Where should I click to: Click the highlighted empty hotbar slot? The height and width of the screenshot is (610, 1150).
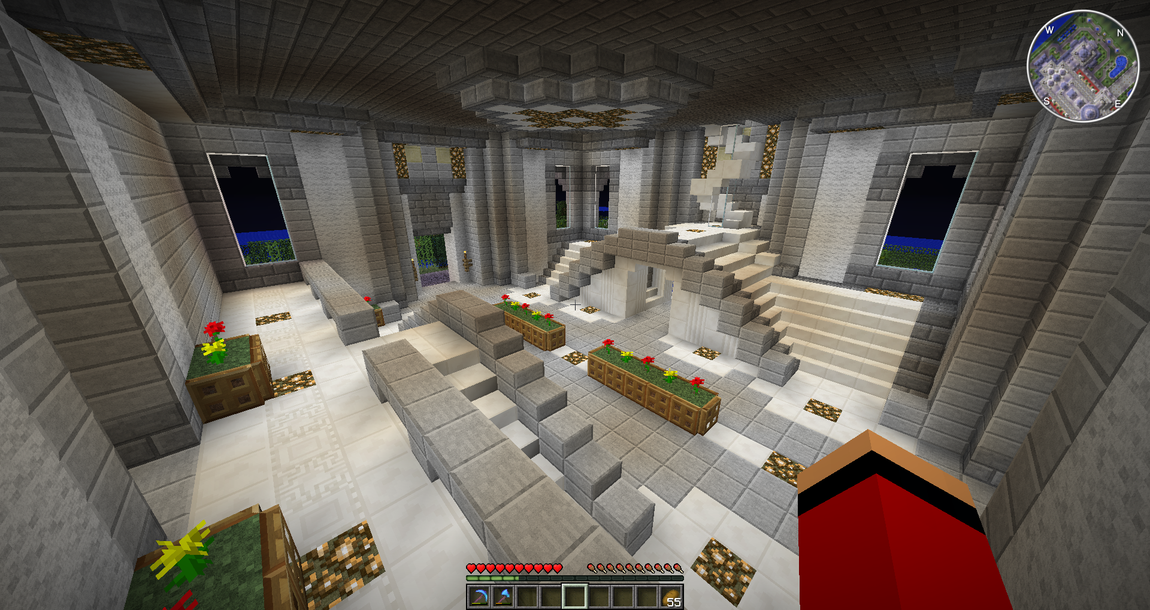pos(574,597)
